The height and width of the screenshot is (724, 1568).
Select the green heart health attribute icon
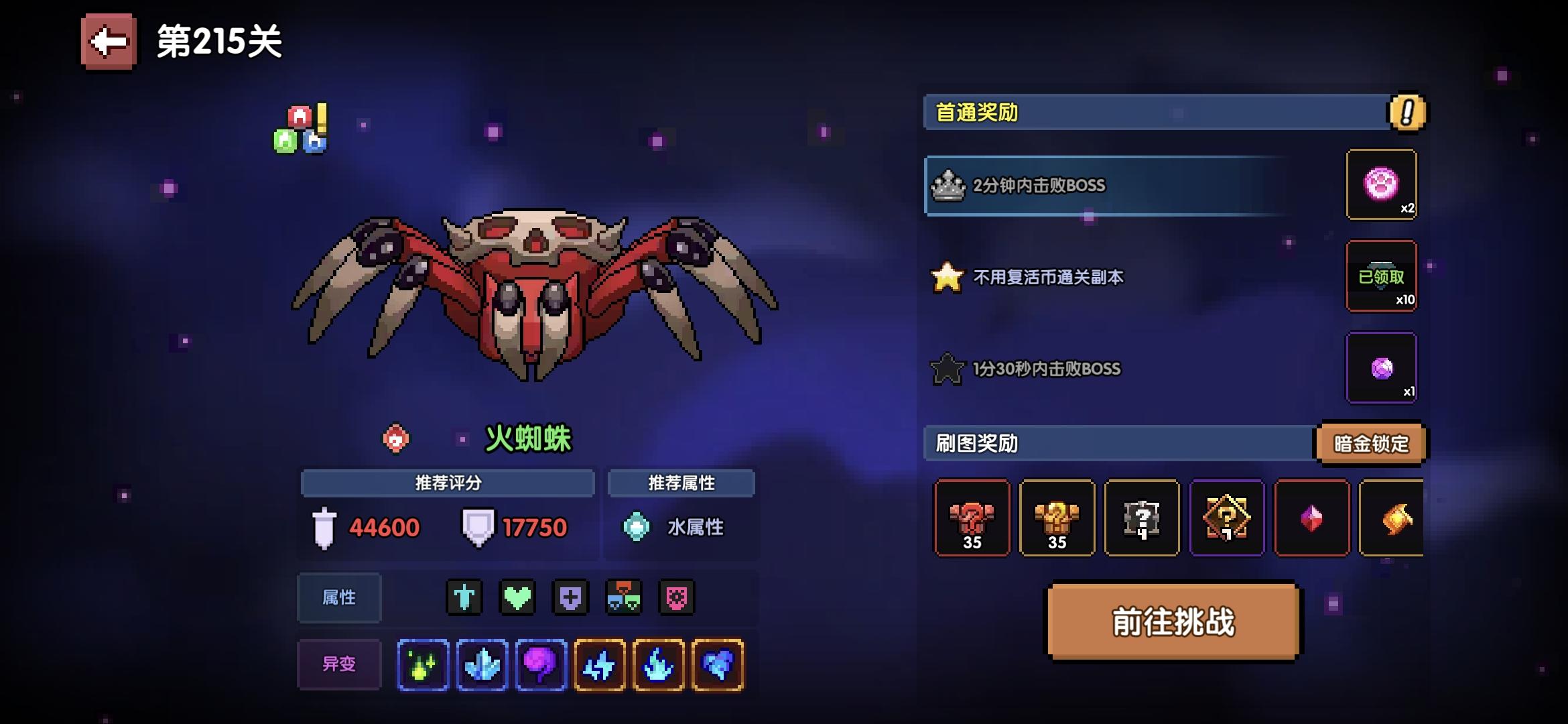[x=516, y=597]
